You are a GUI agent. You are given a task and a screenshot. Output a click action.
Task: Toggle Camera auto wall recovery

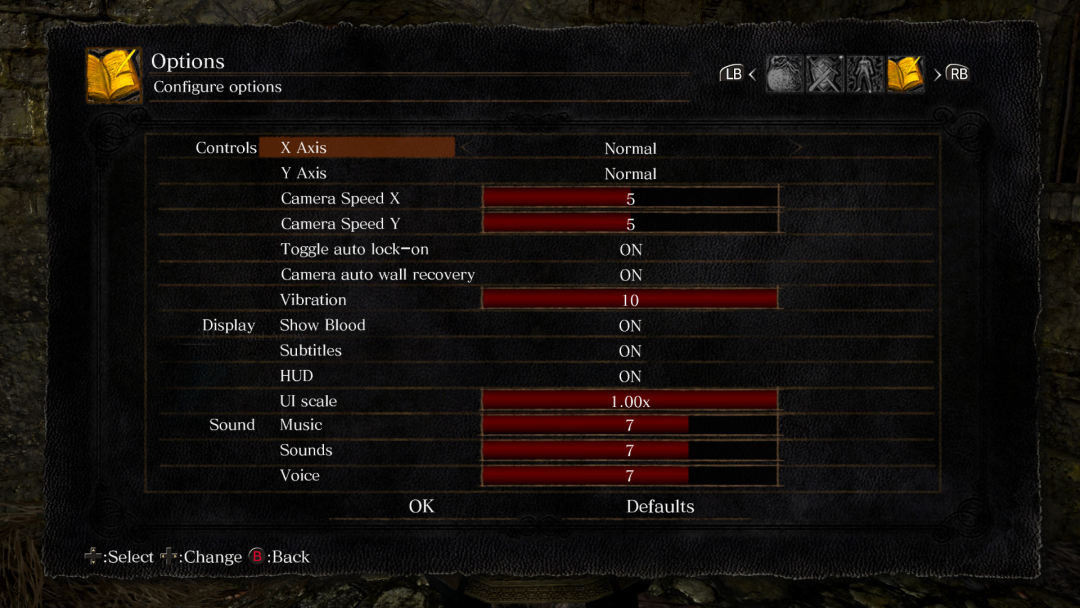click(630, 275)
